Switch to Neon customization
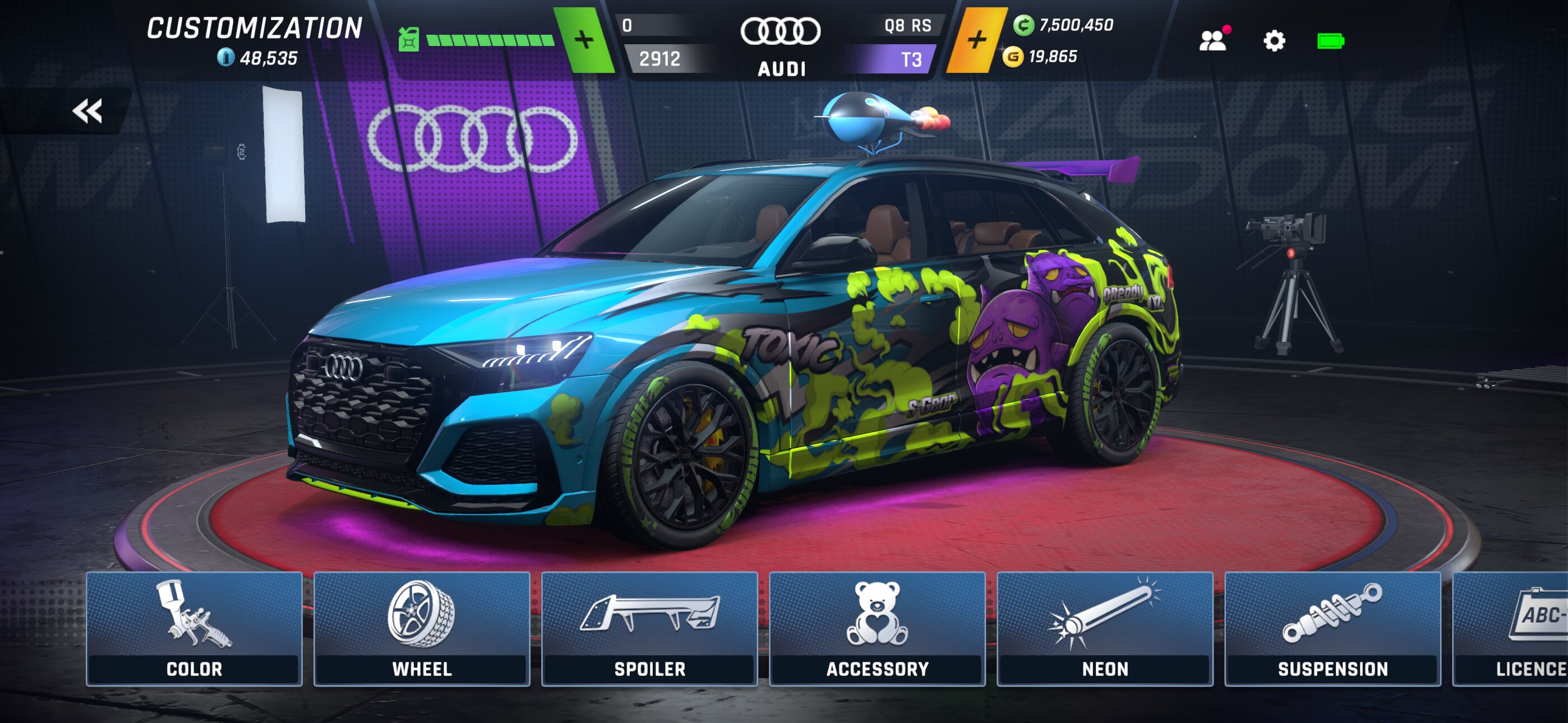Screen dimensions: 1568x723 click(x=1105, y=629)
